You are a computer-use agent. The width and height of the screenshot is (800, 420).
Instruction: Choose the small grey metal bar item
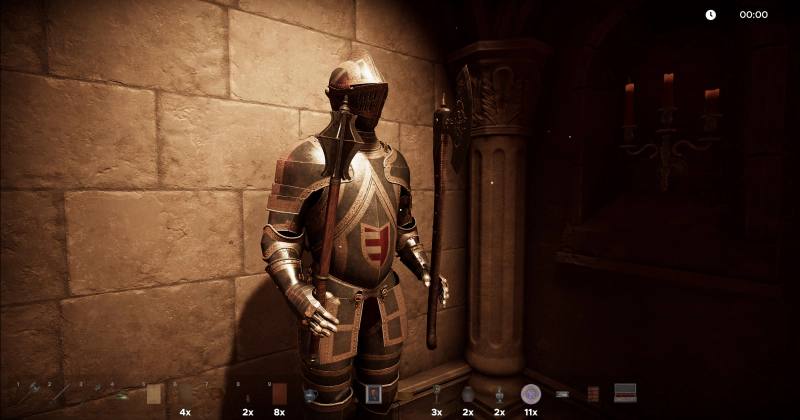(562, 394)
